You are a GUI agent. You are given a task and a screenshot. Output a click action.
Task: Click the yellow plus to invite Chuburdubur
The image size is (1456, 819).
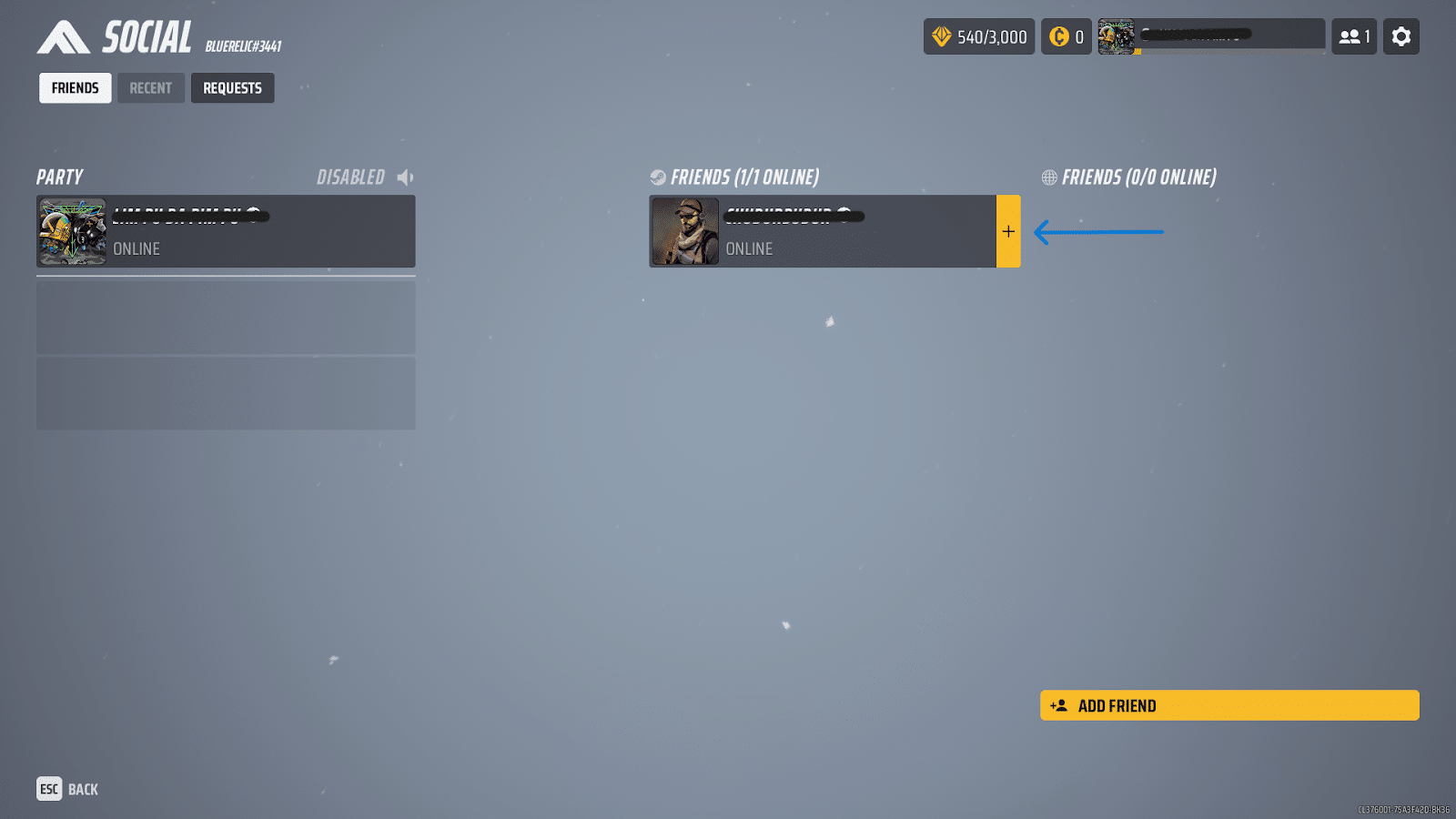tap(1008, 231)
